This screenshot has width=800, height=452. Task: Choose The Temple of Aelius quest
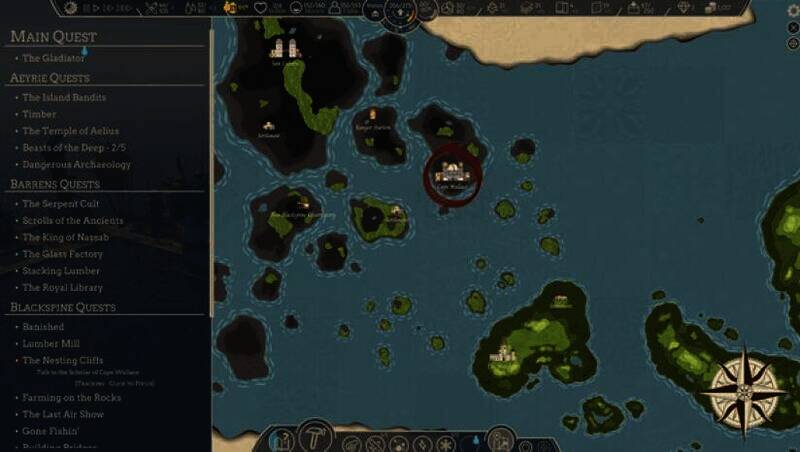pyautogui.click(x=70, y=131)
